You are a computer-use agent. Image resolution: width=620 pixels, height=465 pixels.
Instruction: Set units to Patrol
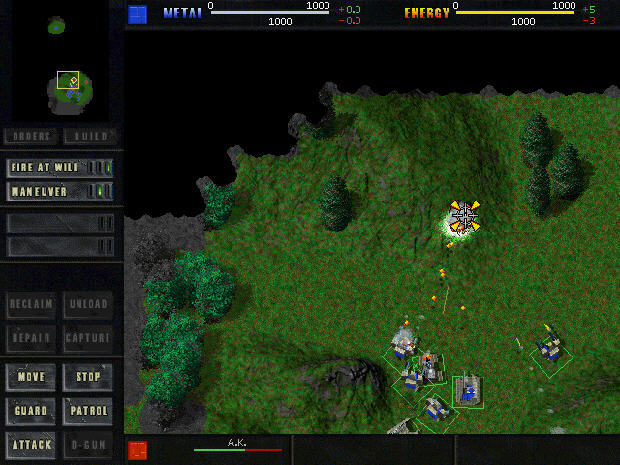(x=88, y=410)
